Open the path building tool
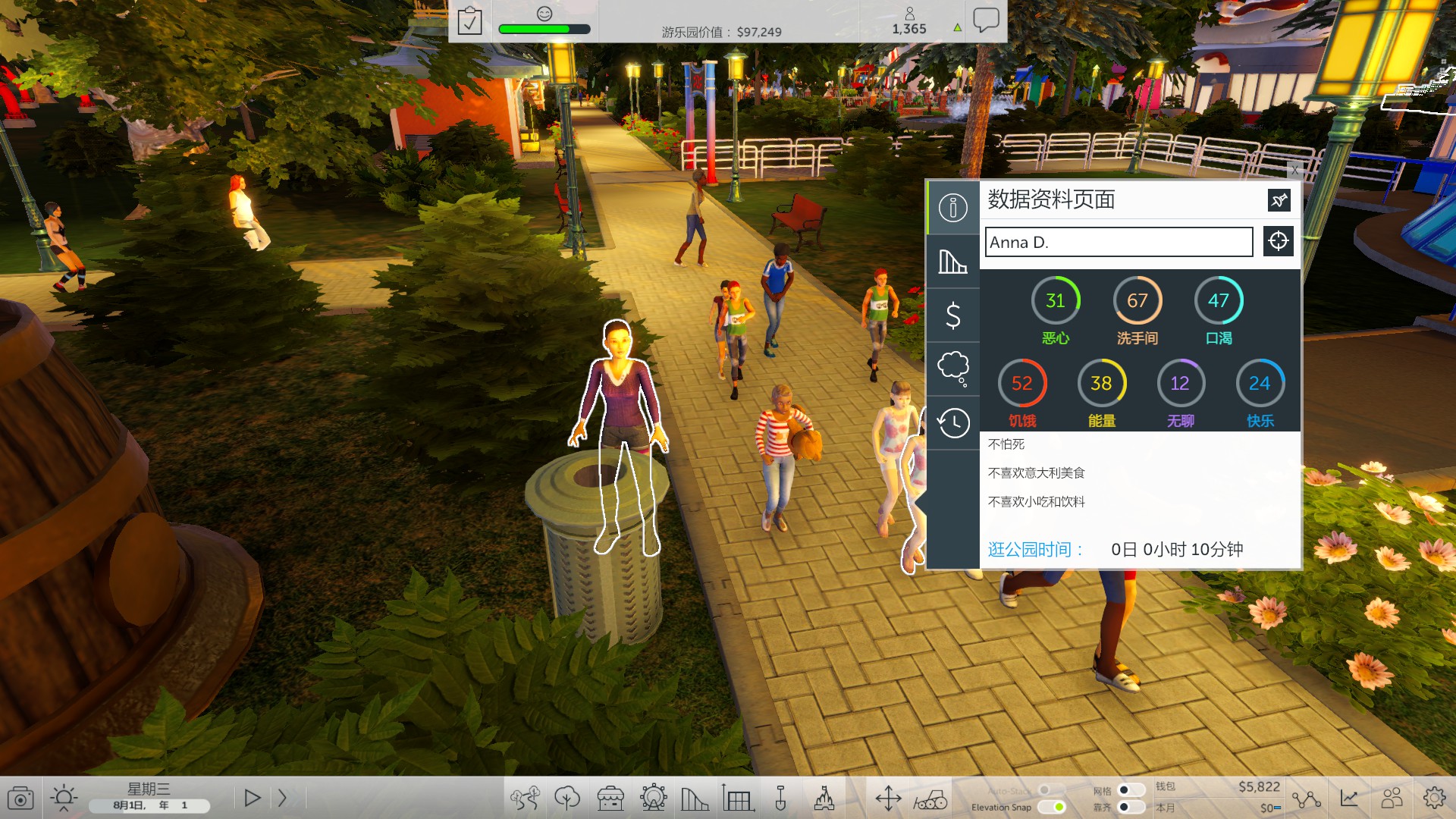Image resolution: width=1456 pixels, height=819 pixels. (525, 798)
